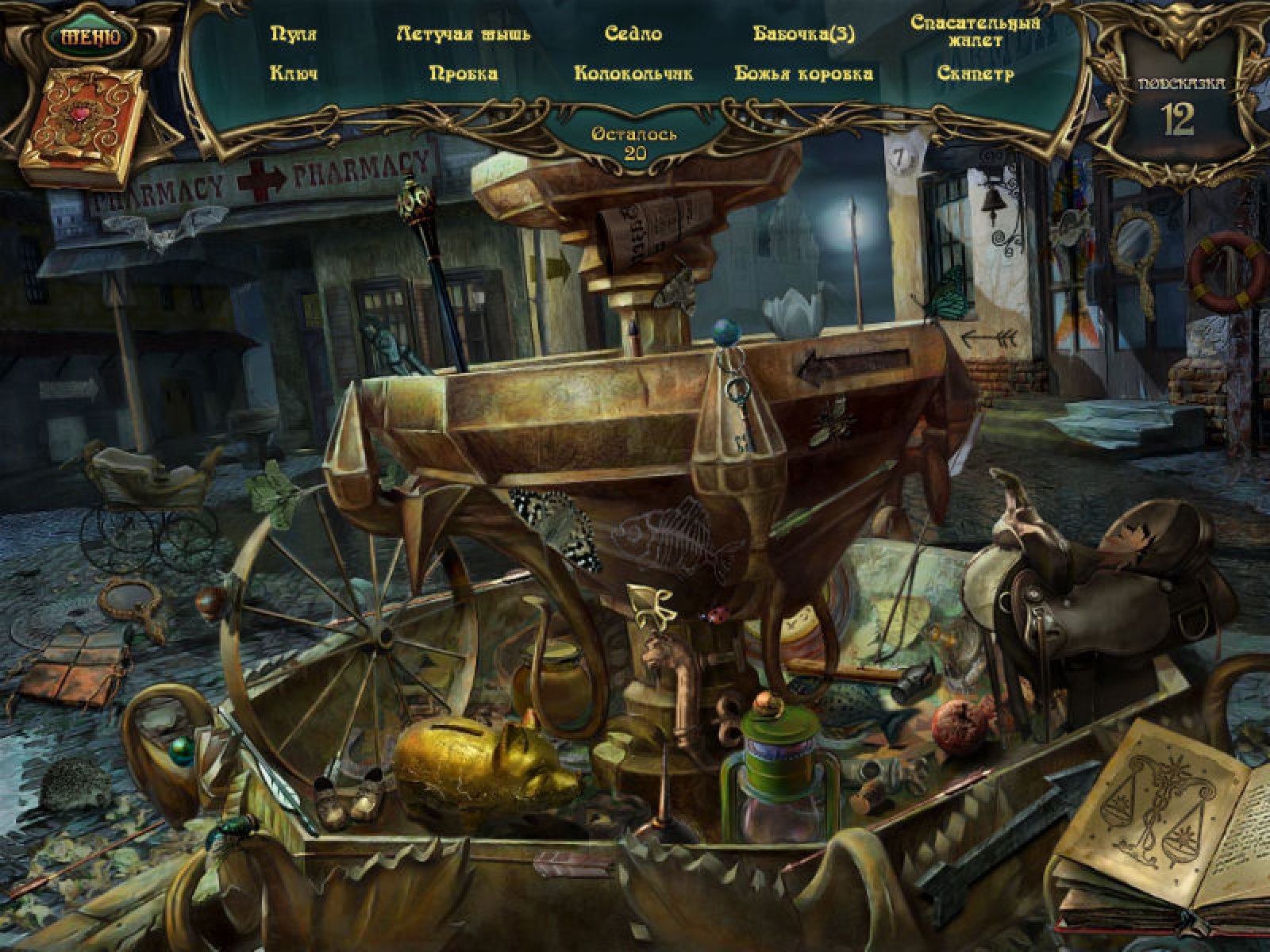Viewport: 1270px width, 952px height.
Task: Select Спасательный жилет list entry
Action: click(976, 31)
